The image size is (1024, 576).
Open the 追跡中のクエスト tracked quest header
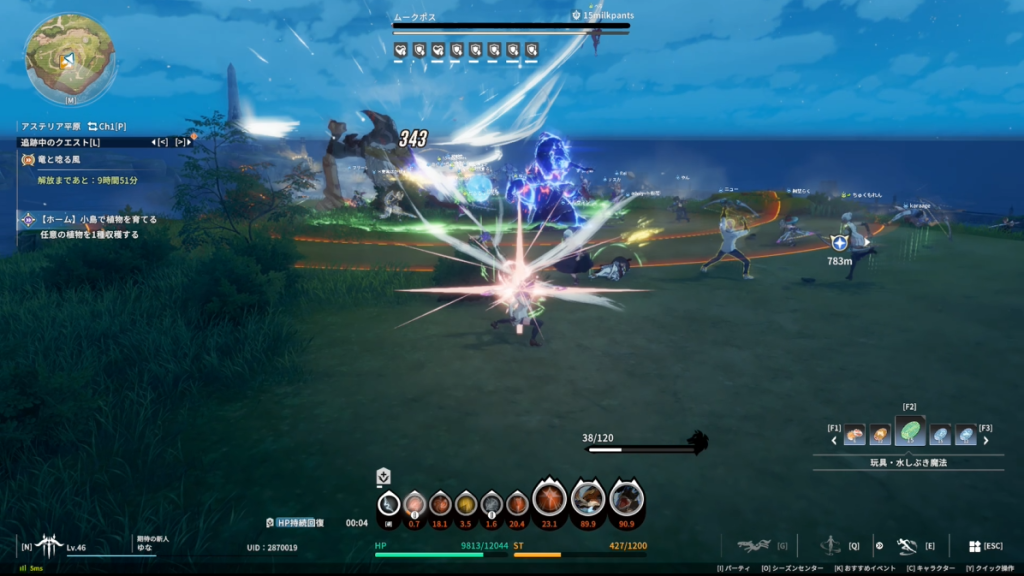62,142
